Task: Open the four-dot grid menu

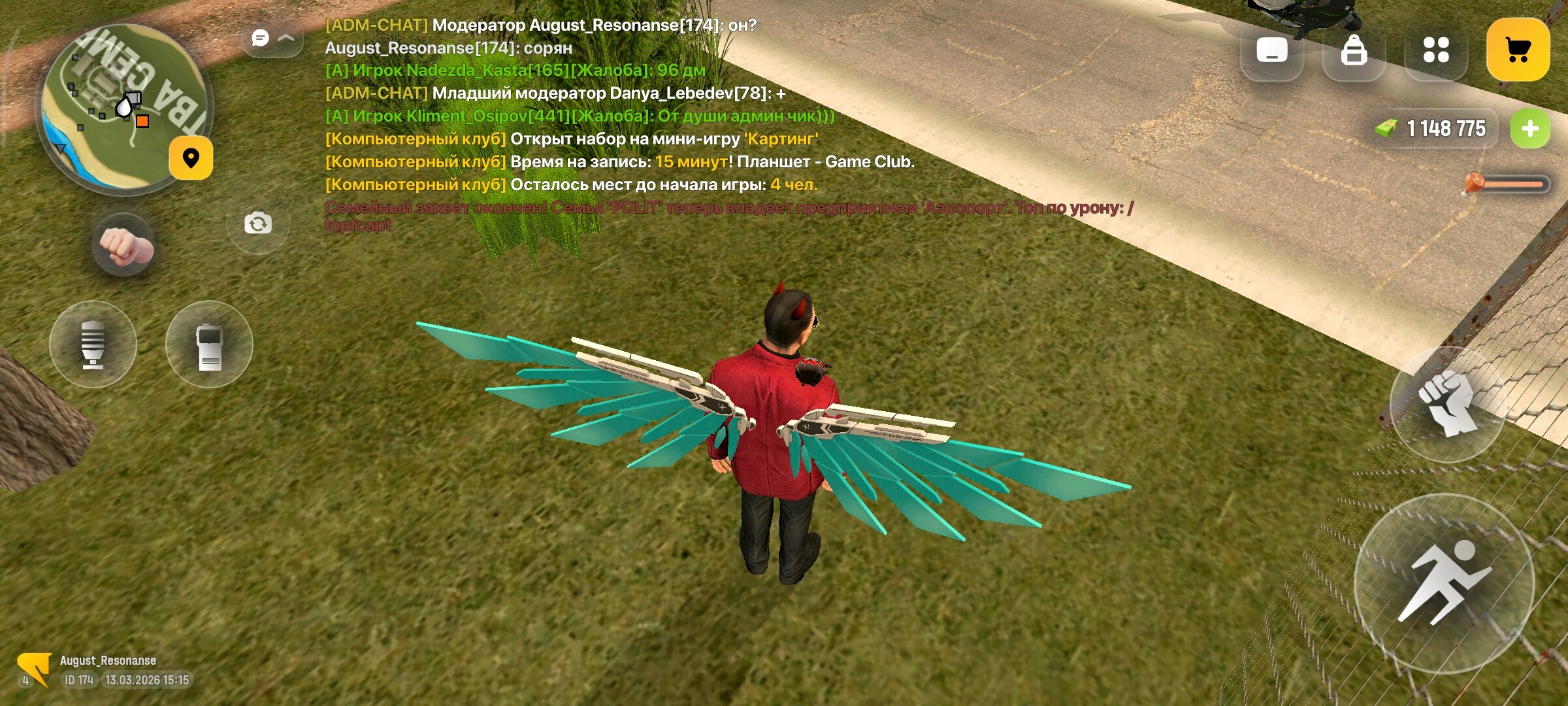Action: pos(1437,49)
